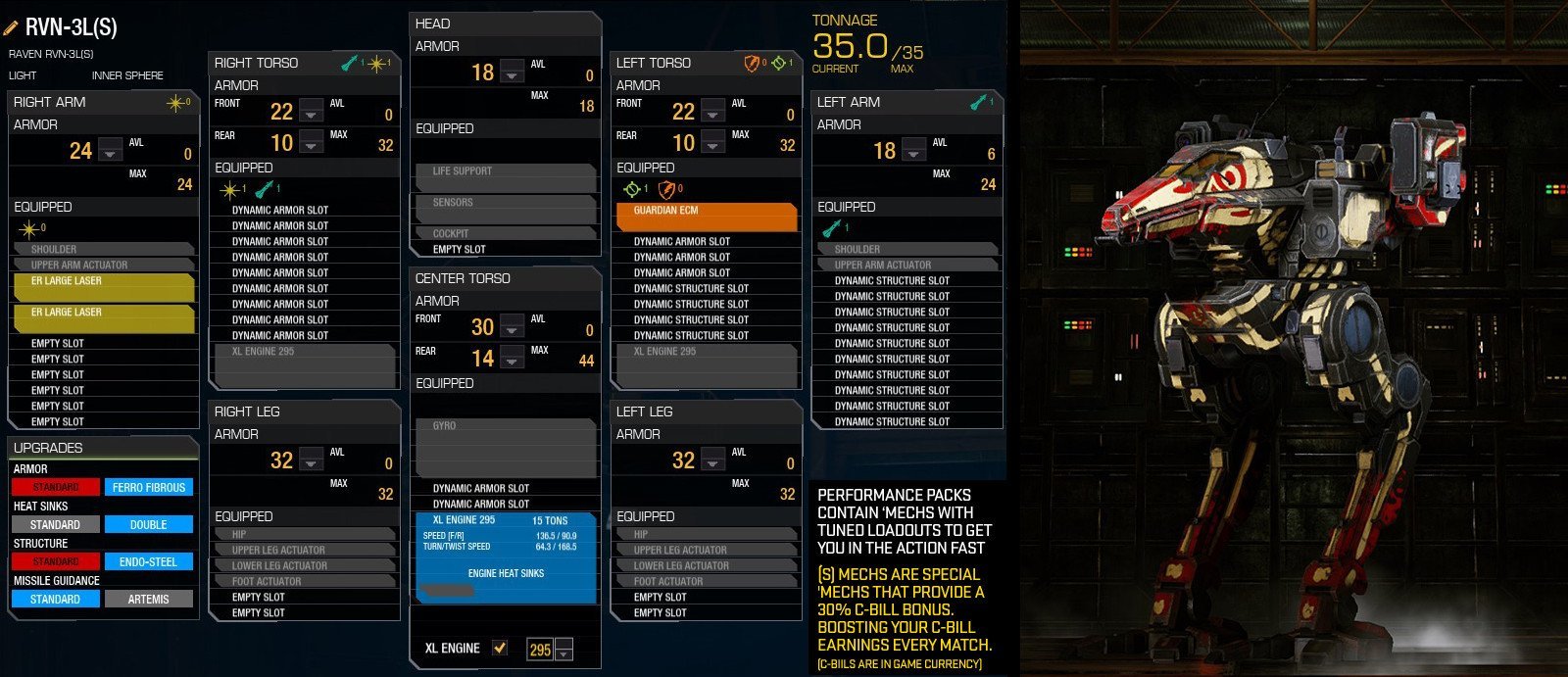Screen dimensions: 1568x677
Task: Select Endo-Steel structure upgrade
Action: coord(148,561)
